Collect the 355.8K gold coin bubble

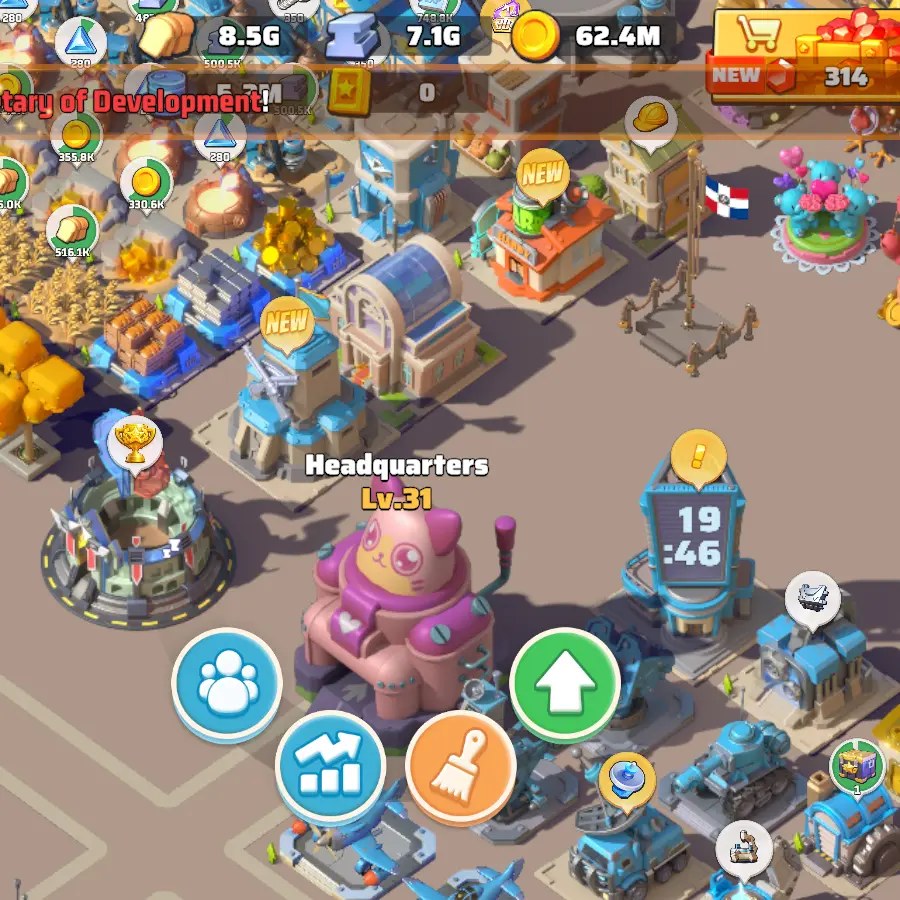point(75,137)
